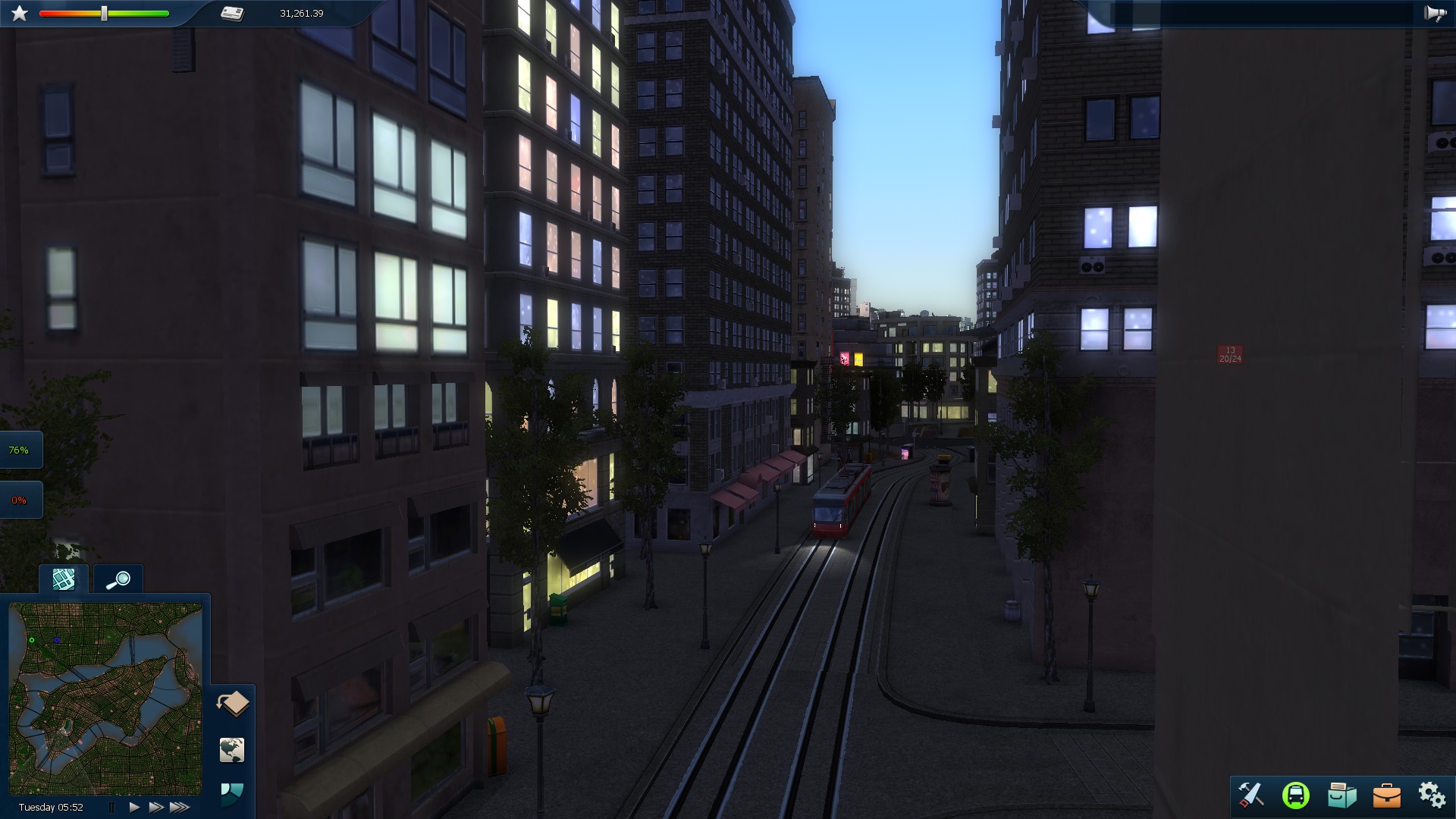Open the depot archive box icon
The height and width of the screenshot is (819, 1456).
click(1342, 795)
